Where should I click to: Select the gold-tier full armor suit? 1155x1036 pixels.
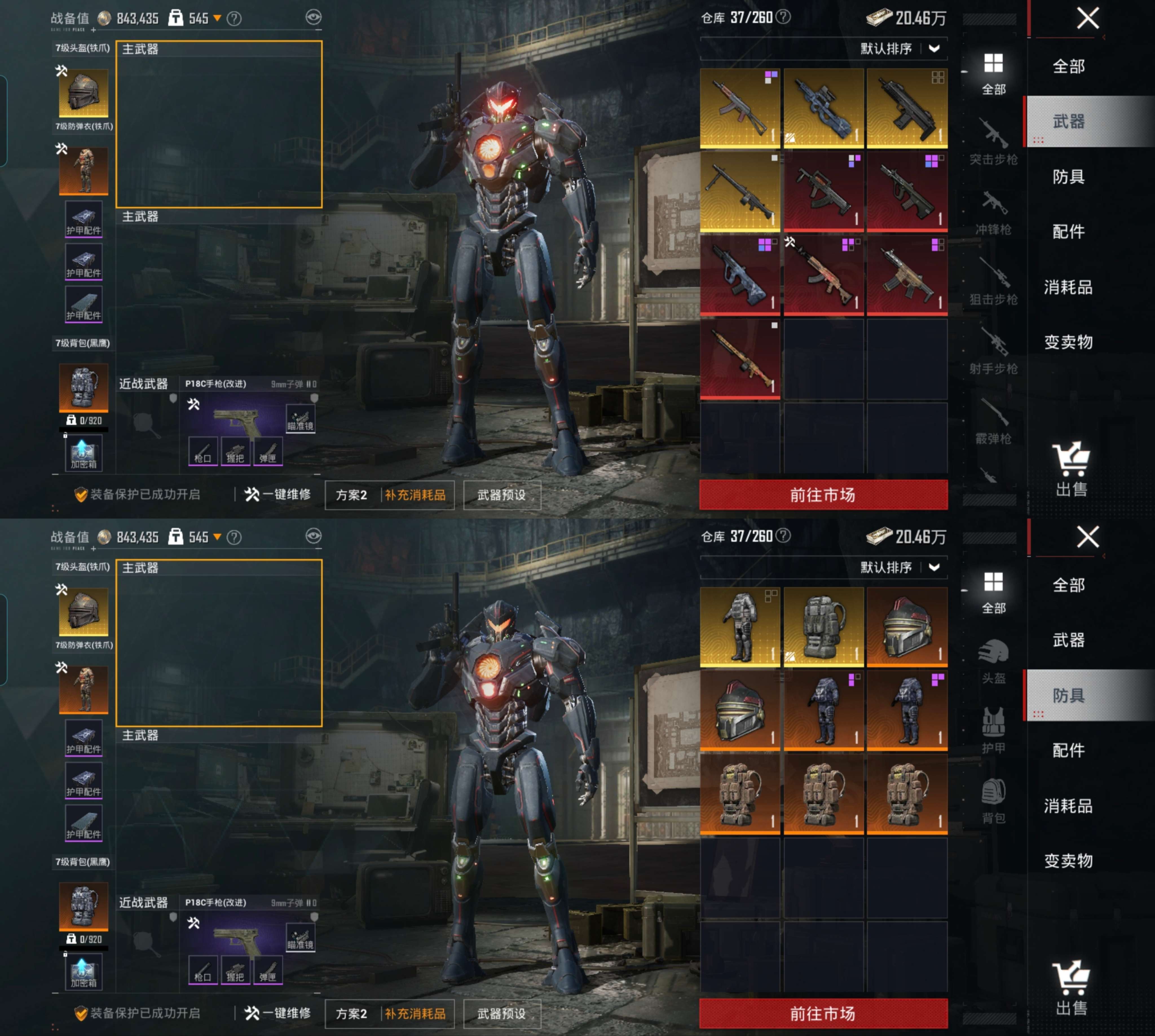point(739,627)
